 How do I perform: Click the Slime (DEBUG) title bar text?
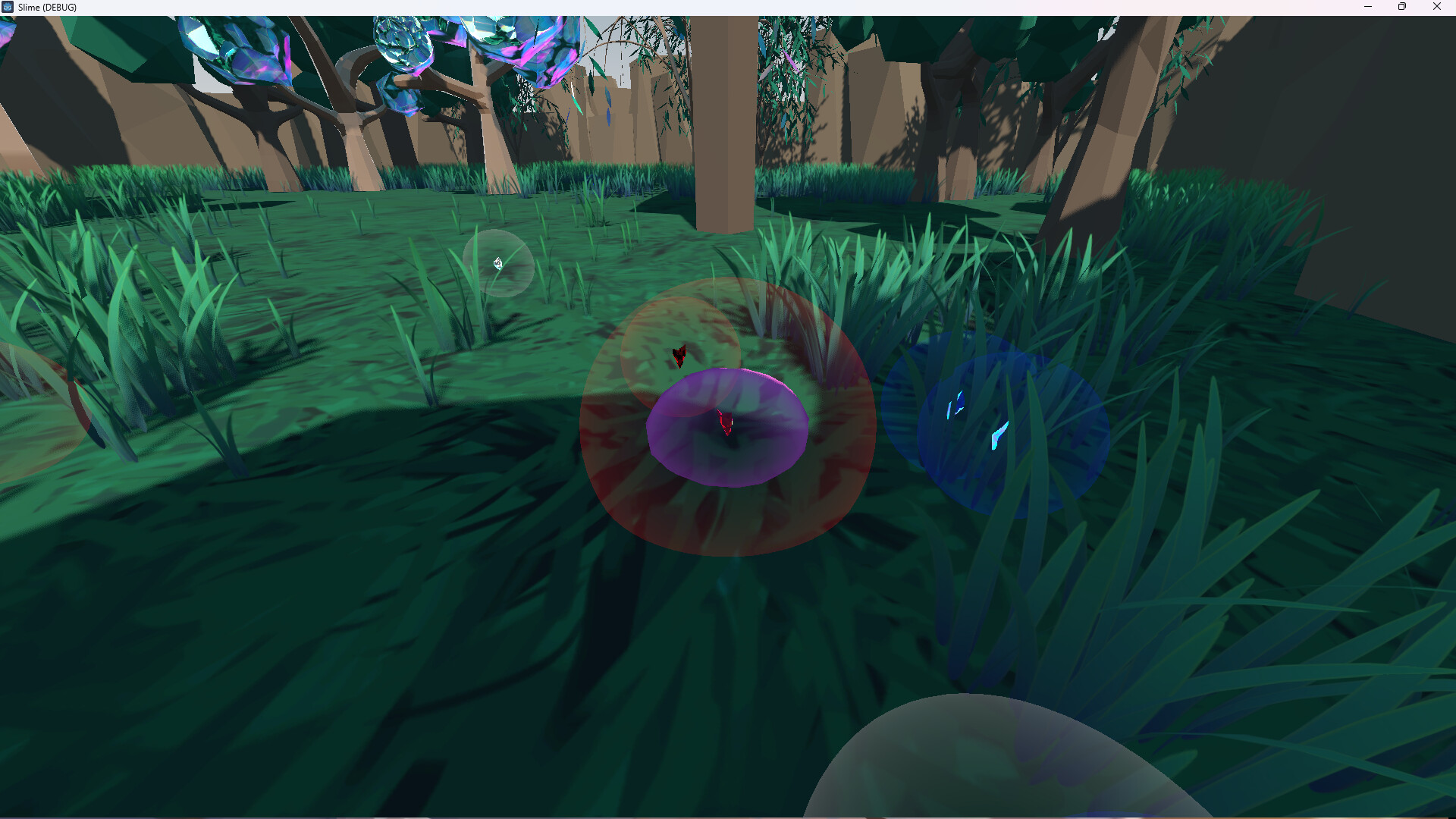click(x=47, y=7)
